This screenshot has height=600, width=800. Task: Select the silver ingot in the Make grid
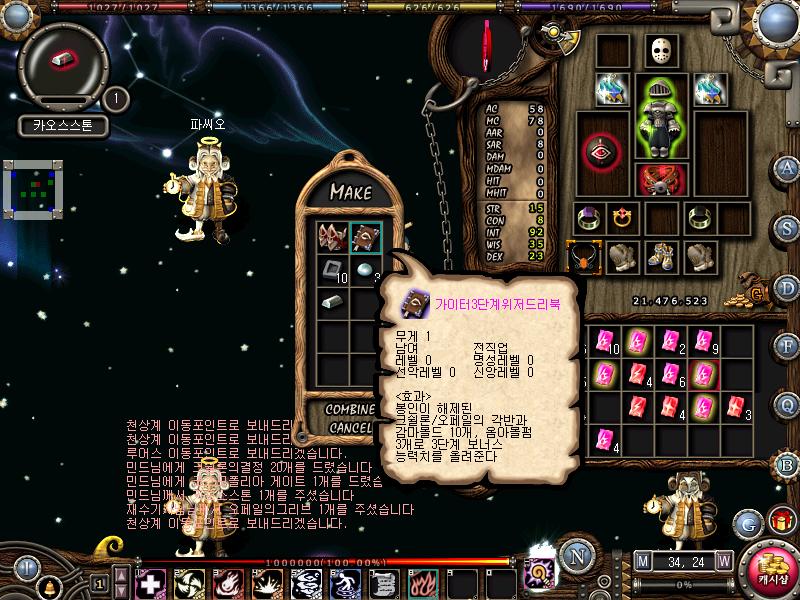pyautogui.click(x=333, y=301)
